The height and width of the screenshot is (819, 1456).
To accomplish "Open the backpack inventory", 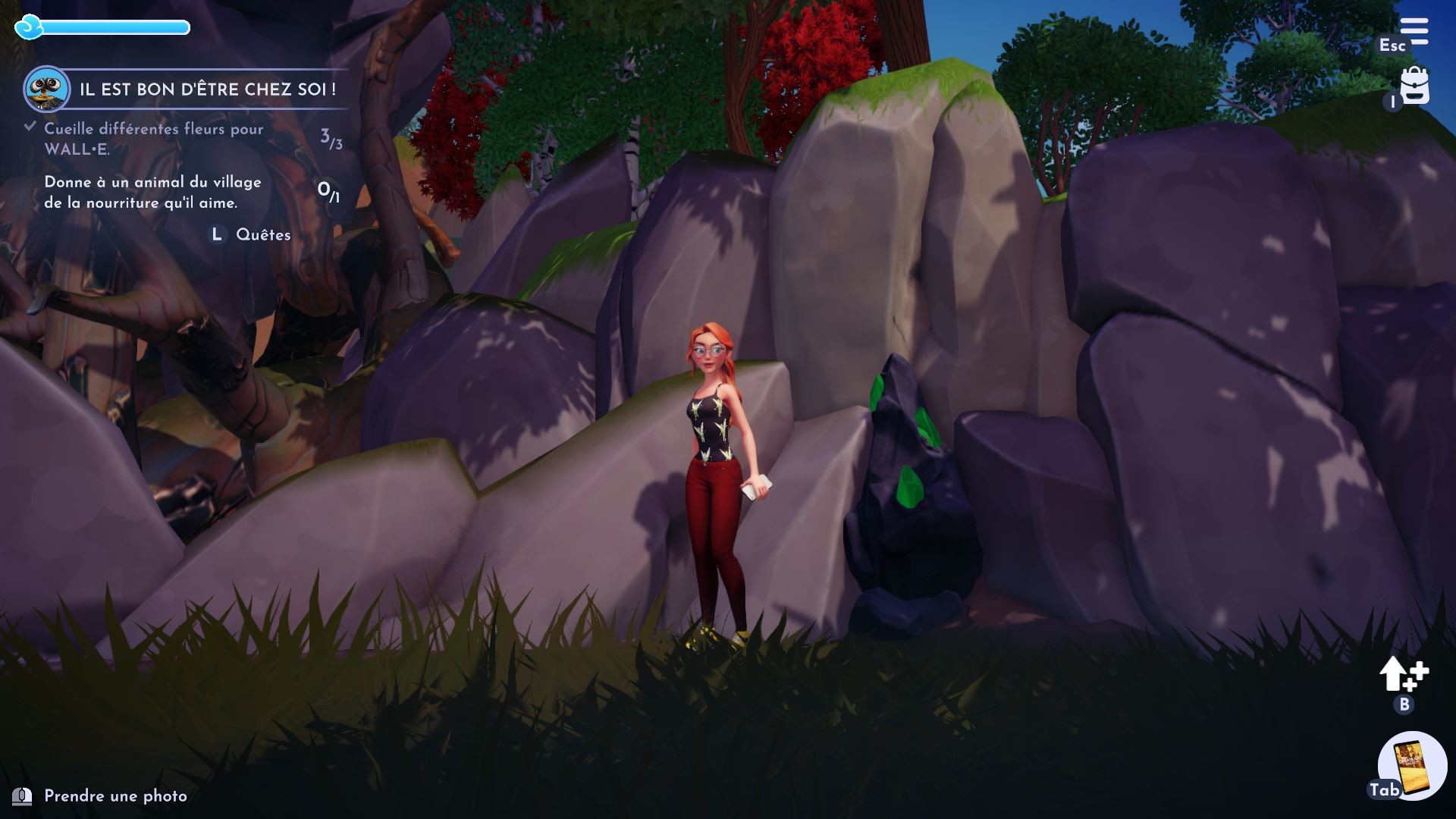I will click(1414, 86).
